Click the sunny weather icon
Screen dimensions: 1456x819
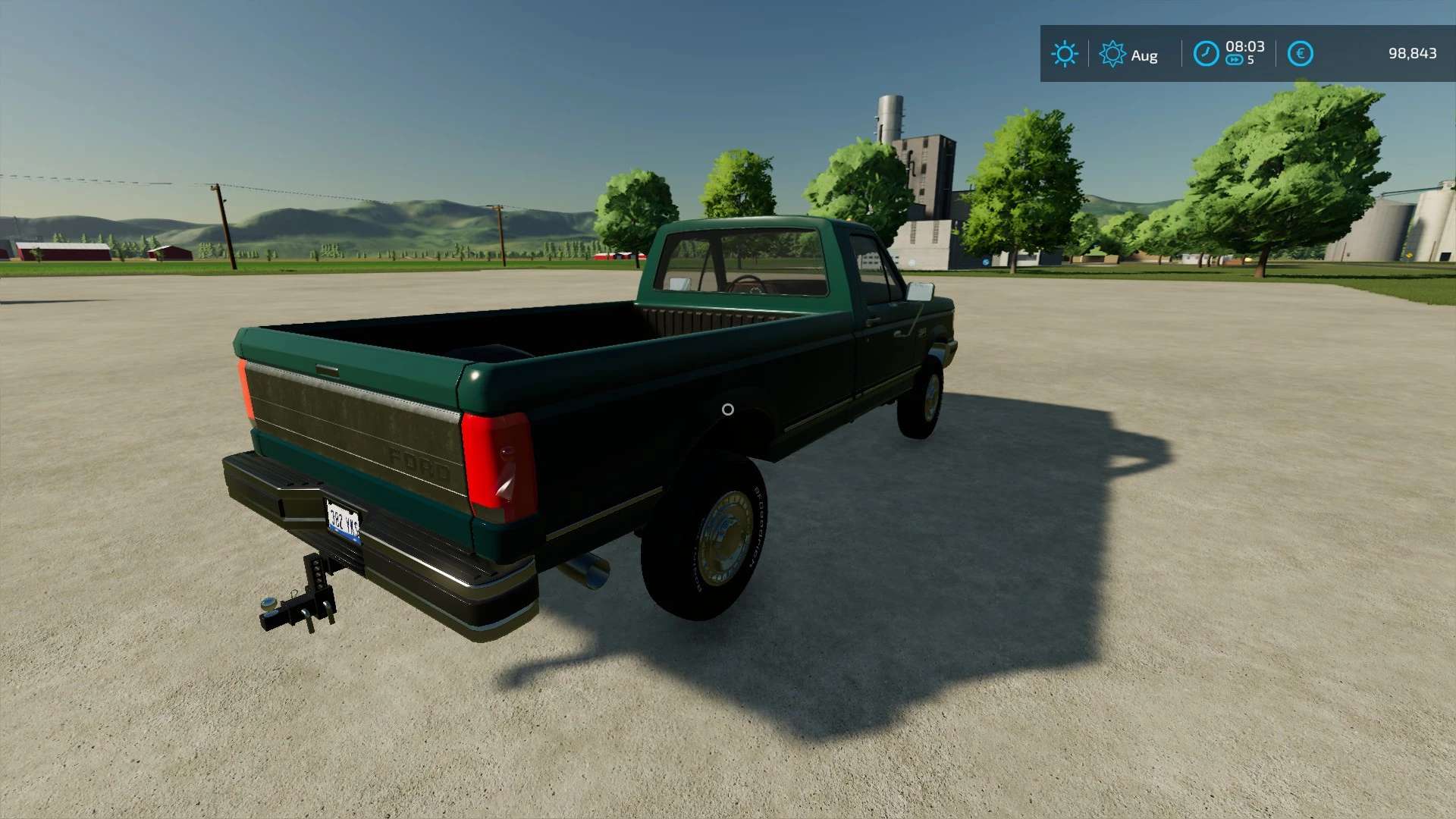1064,54
